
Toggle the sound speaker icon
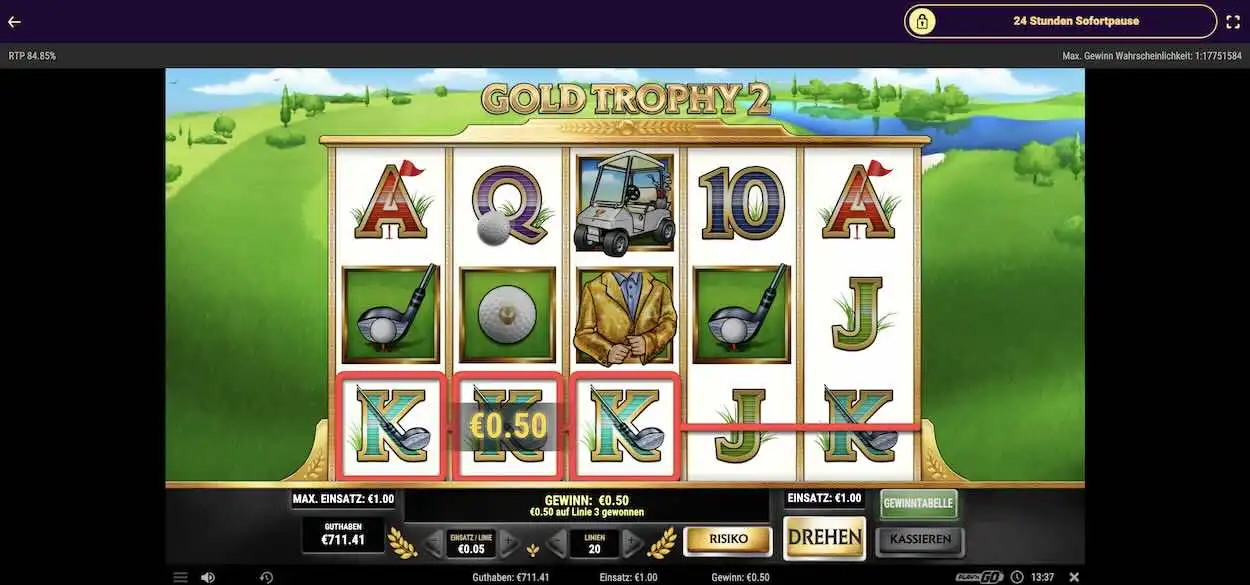(x=208, y=577)
